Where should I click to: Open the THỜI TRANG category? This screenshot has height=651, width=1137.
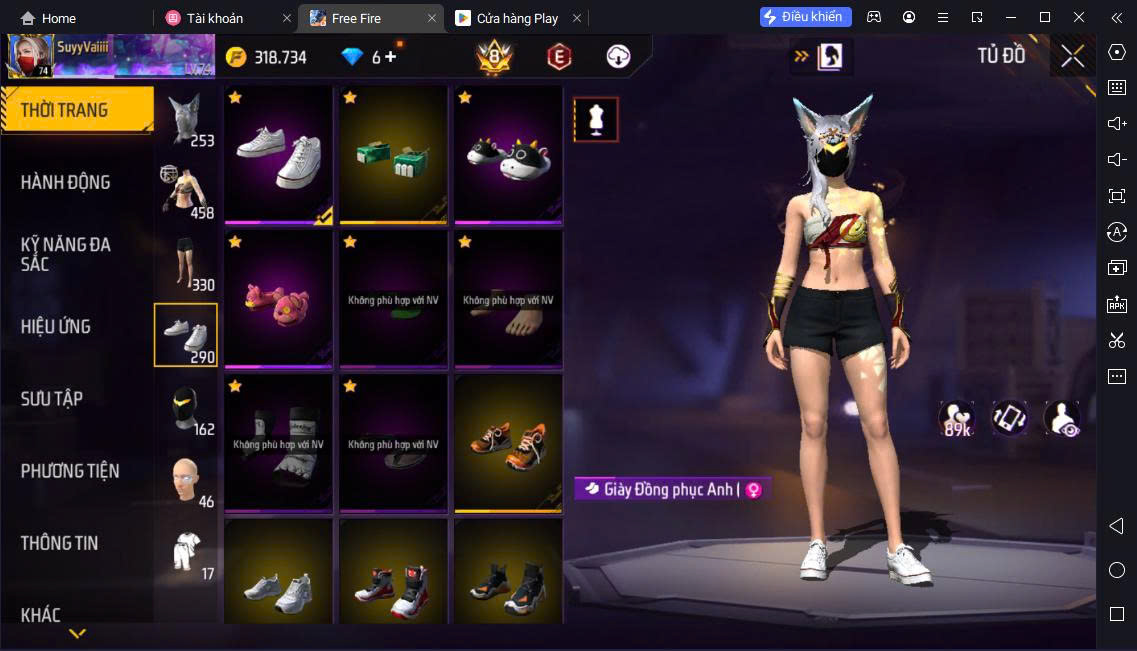click(x=76, y=110)
